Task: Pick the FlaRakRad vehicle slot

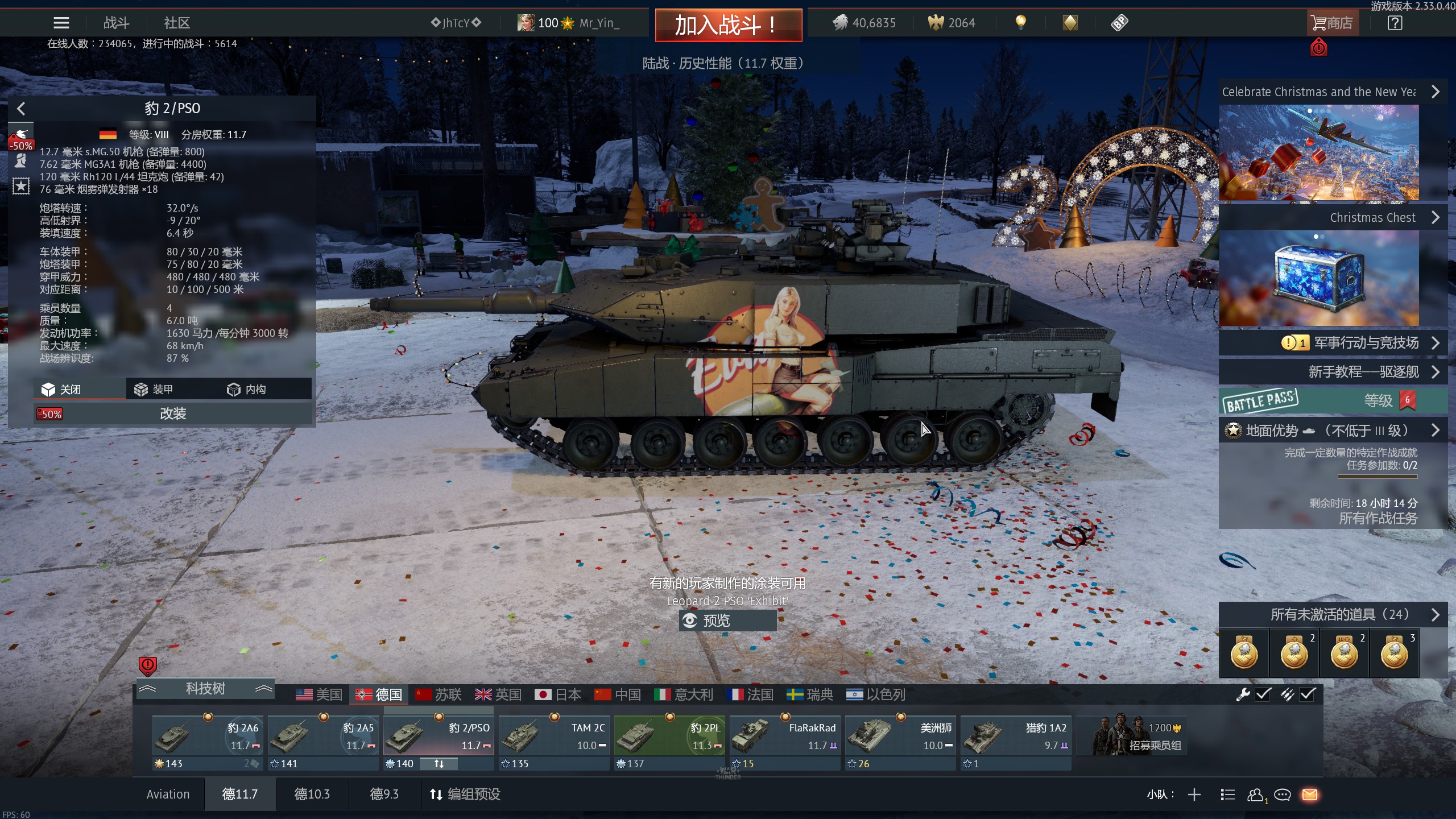Action: click(x=785, y=737)
